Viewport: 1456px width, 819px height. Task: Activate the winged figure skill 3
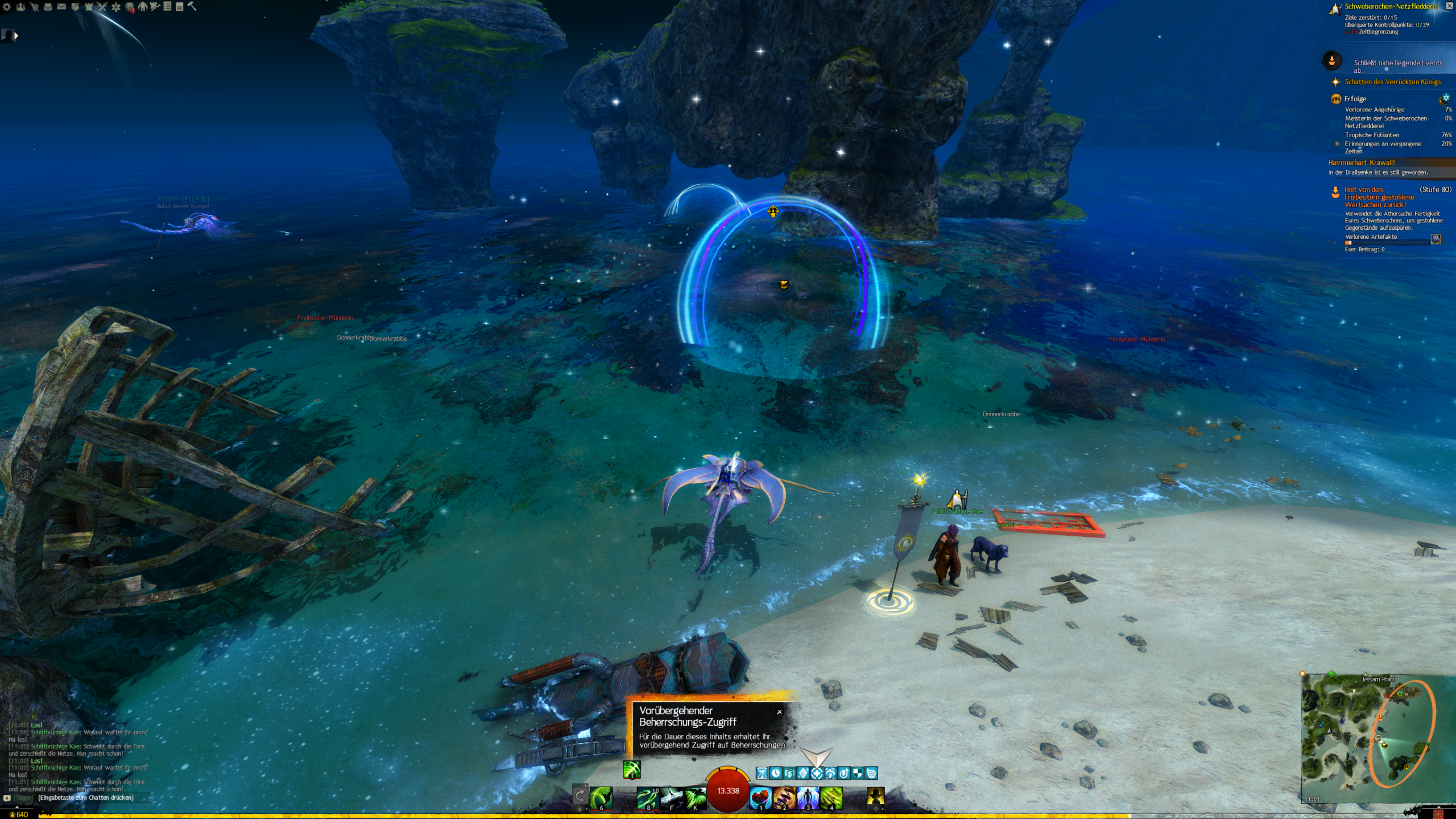coord(808,797)
